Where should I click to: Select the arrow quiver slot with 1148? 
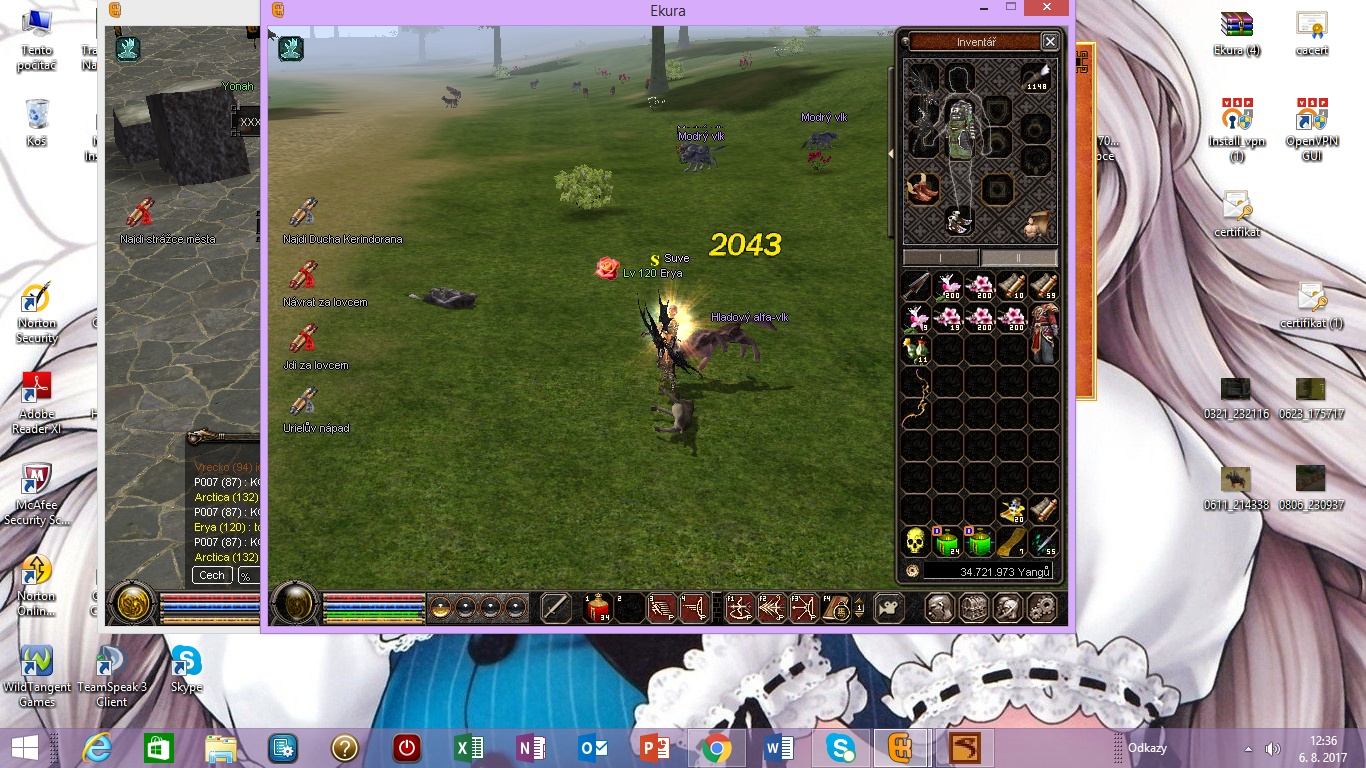[x=1035, y=78]
